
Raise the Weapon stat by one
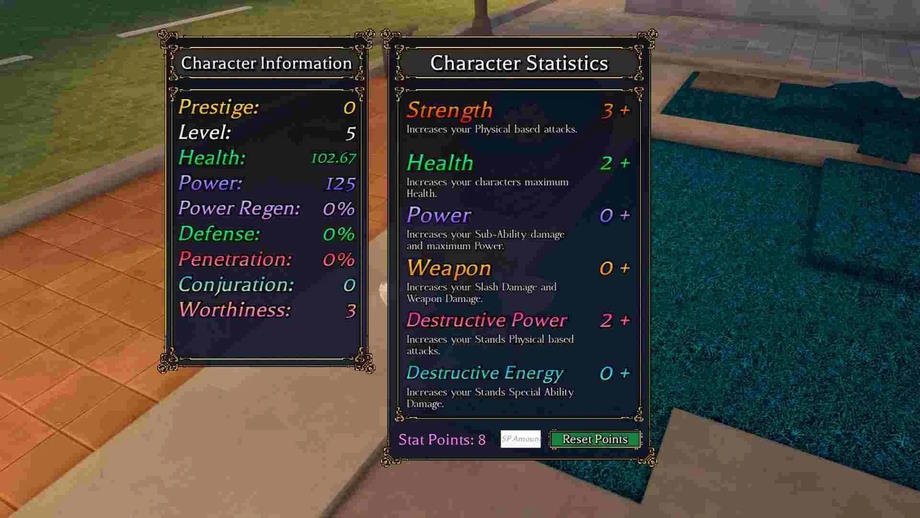(625, 268)
